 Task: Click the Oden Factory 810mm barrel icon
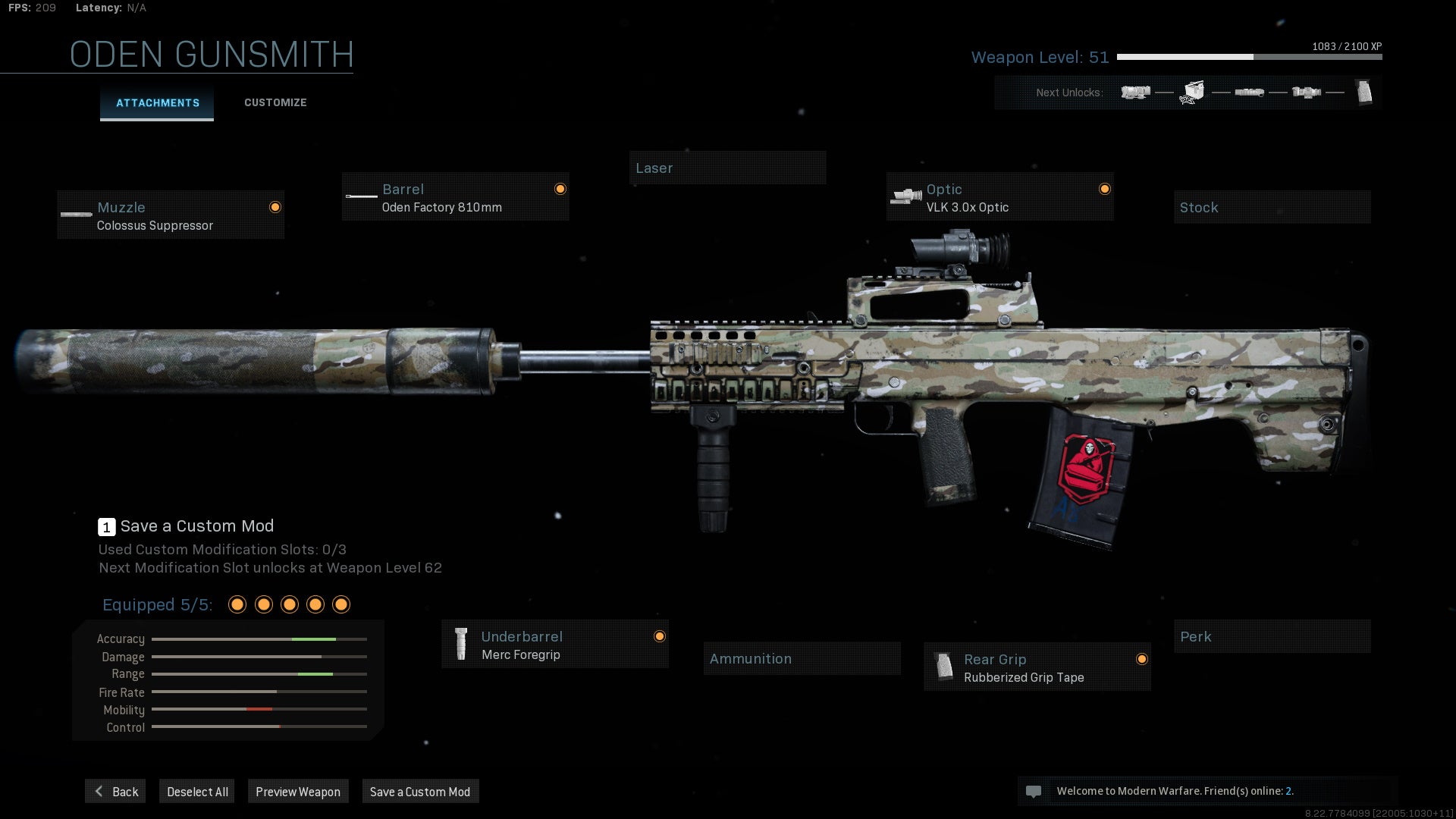point(361,198)
